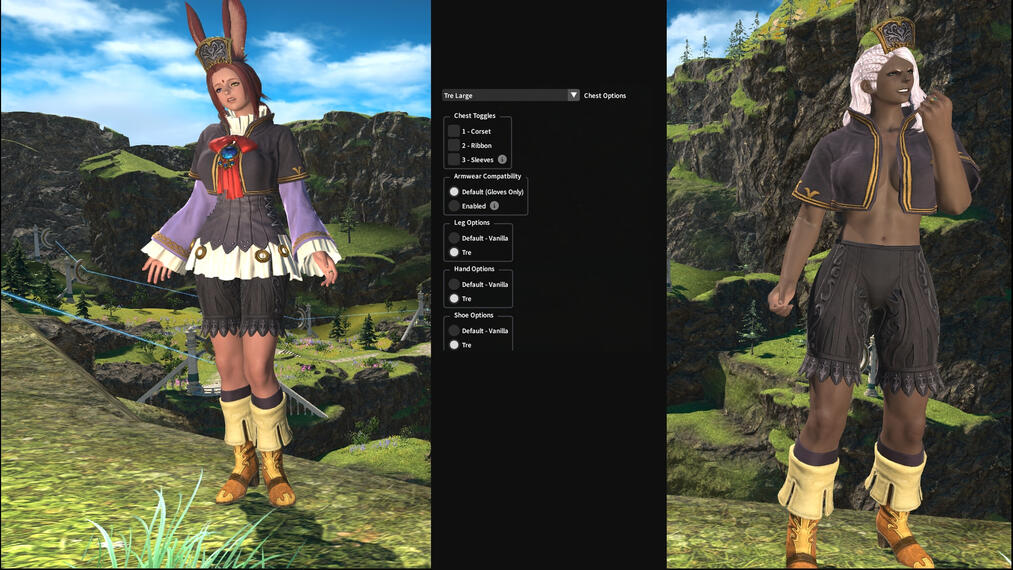This screenshot has width=1013, height=570.
Task: Select Default - Vanilla under Leg Options
Action: 454,238
